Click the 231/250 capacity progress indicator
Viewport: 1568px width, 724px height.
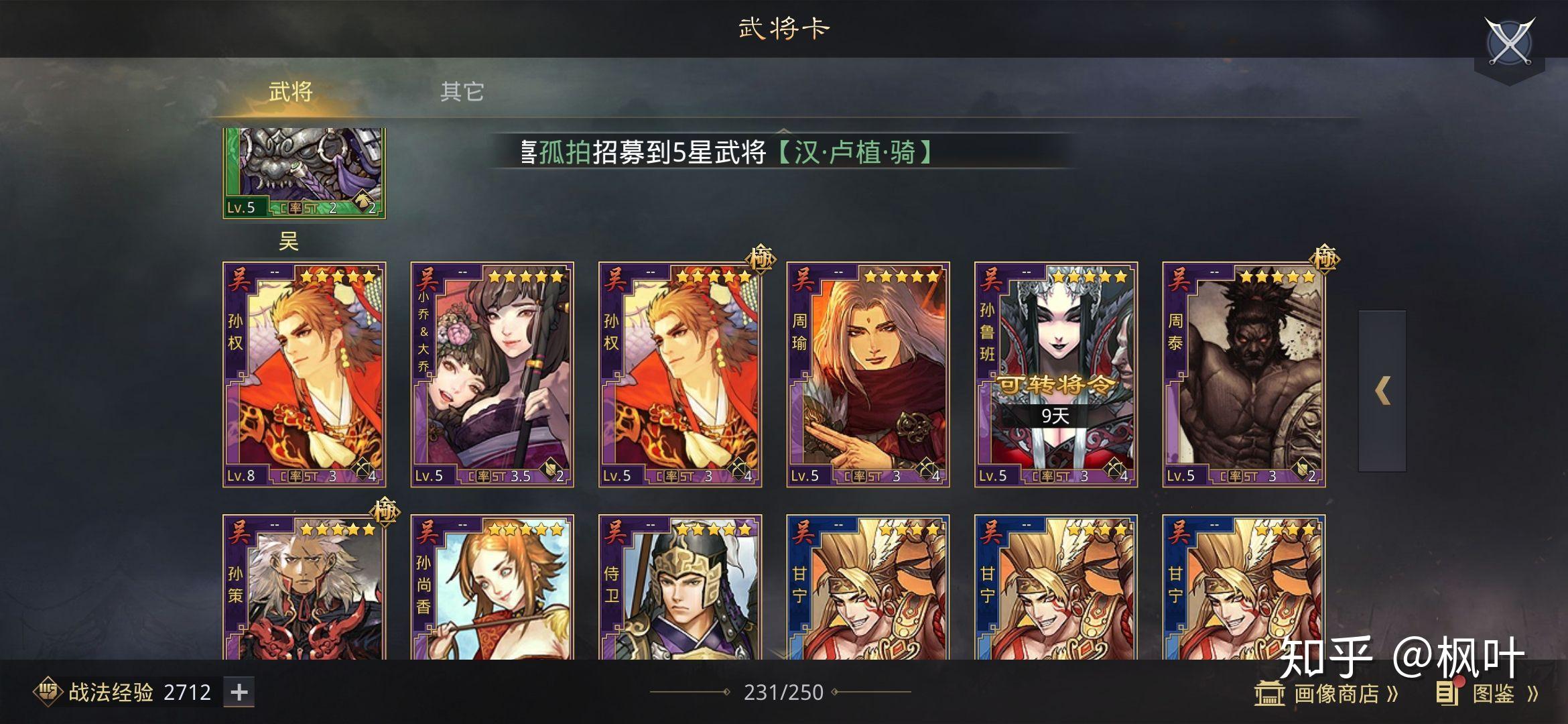pyautogui.click(x=784, y=692)
